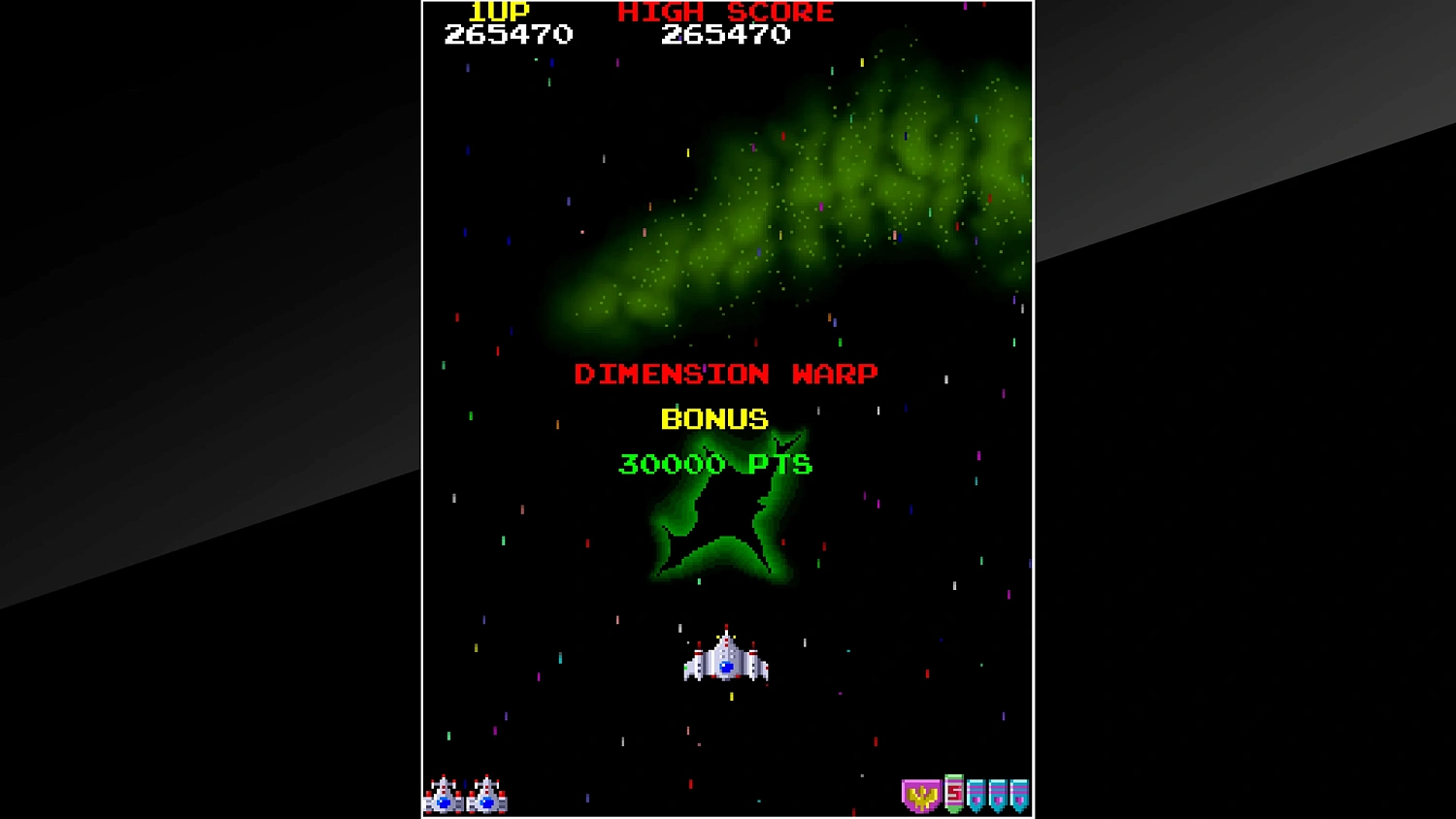Image resolution: width=1456 pixels, height=819 pixels.
Task: Click the green 30000 PTS text
Action: (x=715, y=464)
